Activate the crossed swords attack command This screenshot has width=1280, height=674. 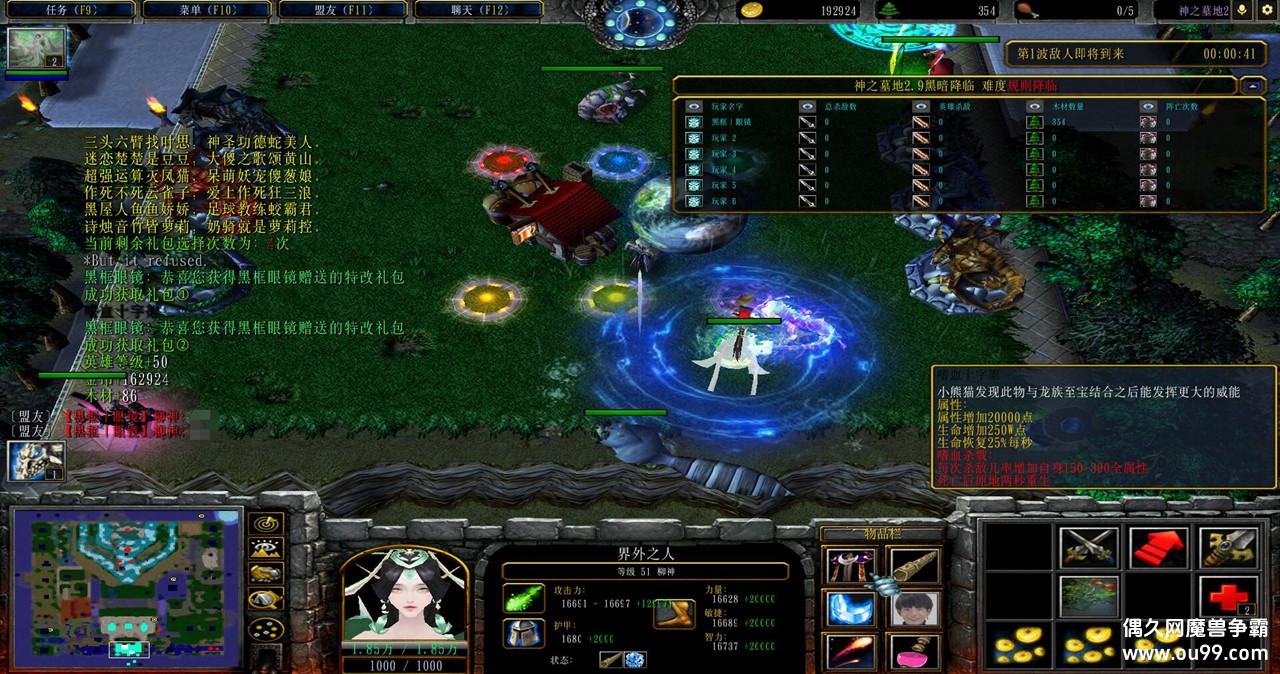pyautogui.click(x=1088, y=547)
